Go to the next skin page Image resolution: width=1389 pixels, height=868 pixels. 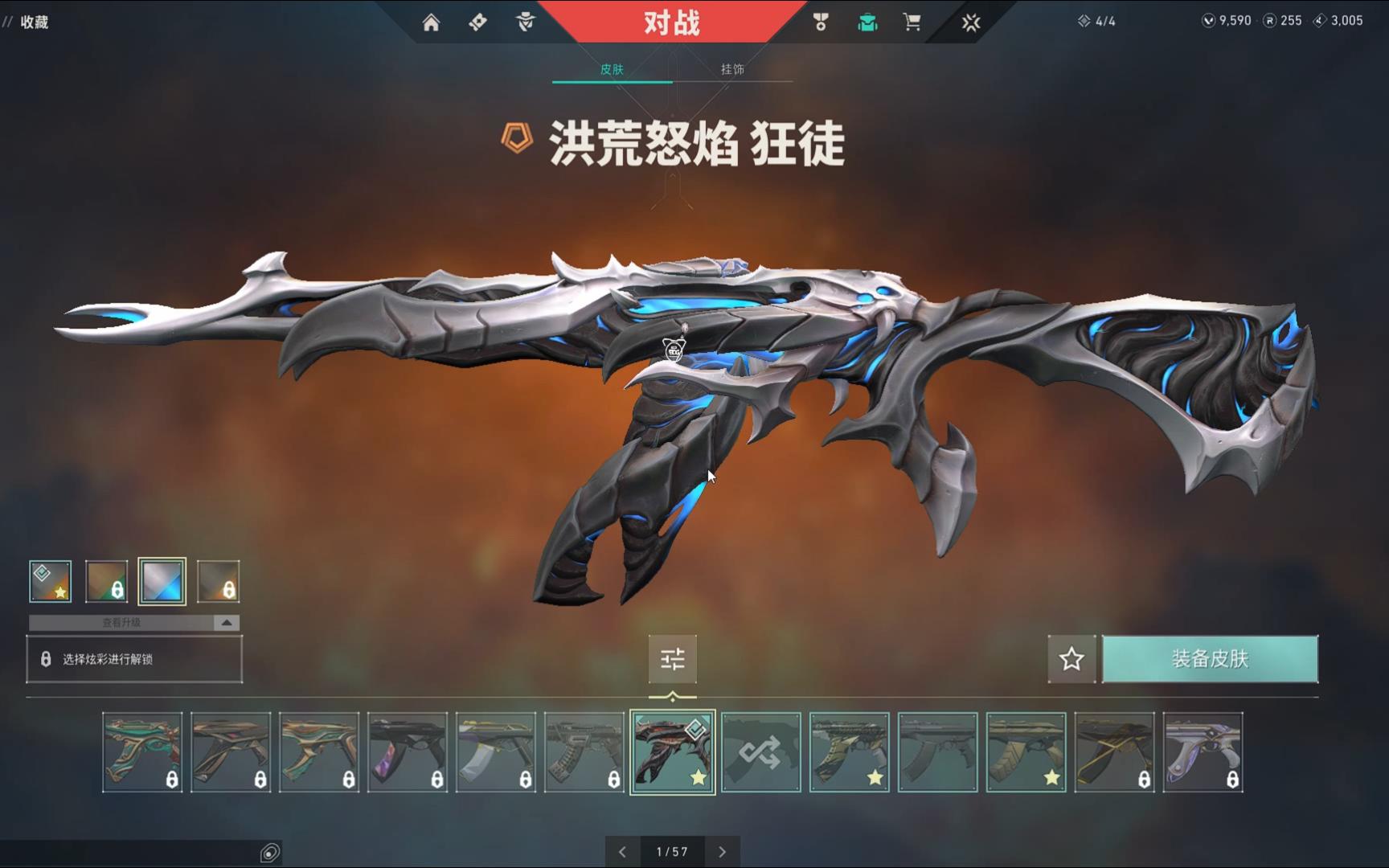pos(722,852)
